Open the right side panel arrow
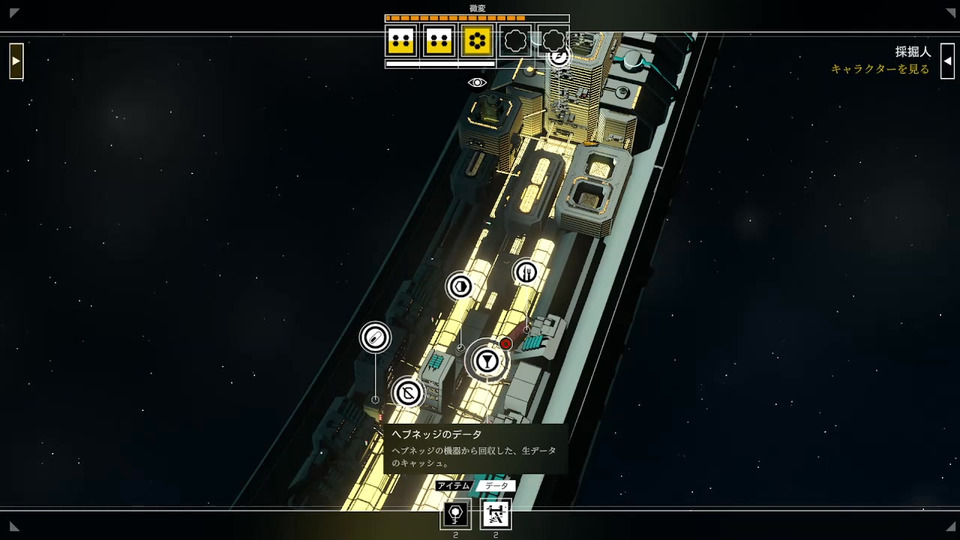Viewport: 960px width, 540px height. [x=947, y=61]
